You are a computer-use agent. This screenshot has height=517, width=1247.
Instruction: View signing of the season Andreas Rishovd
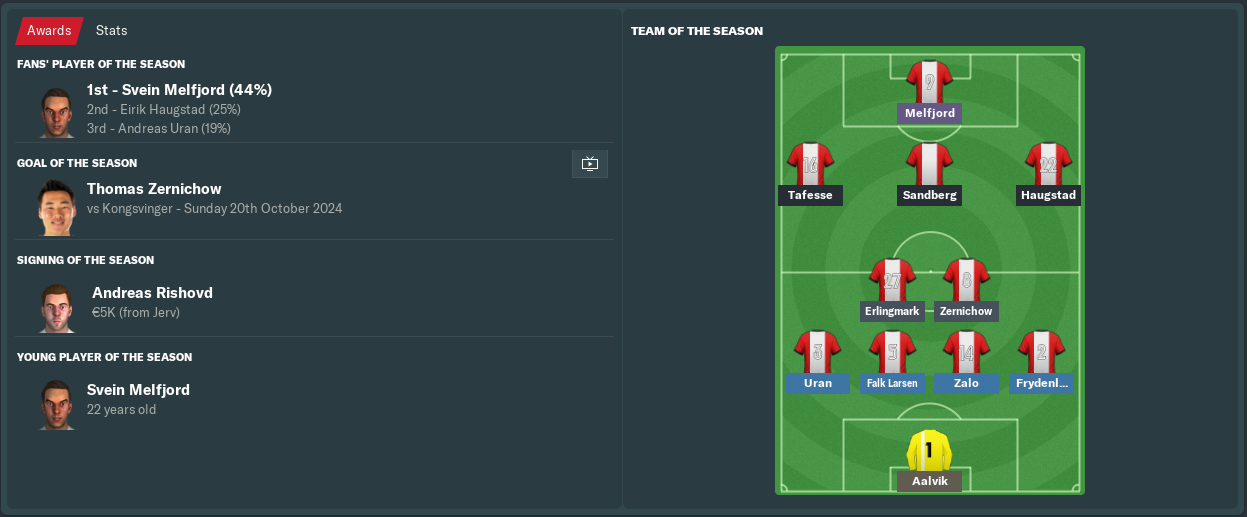pos(152,293)
